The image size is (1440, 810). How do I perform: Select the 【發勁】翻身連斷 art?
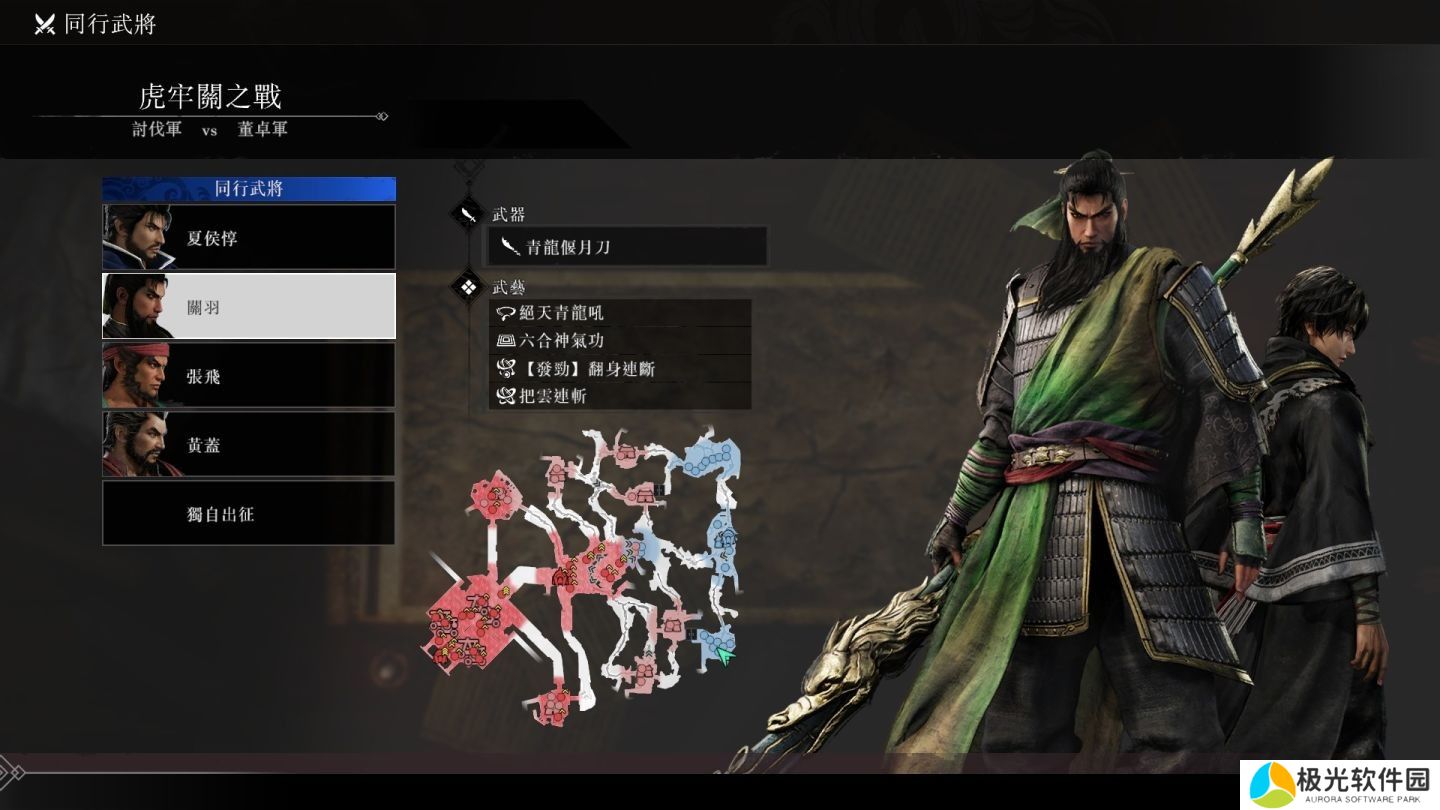click(620, 369)
